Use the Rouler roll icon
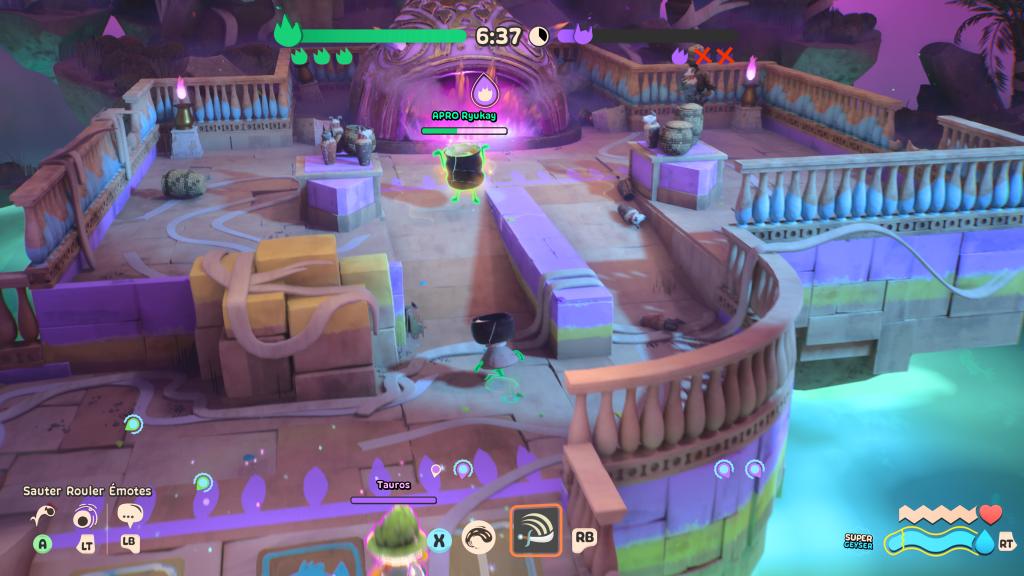Viewport: 1024px width, 576px height. pos(85,517)
